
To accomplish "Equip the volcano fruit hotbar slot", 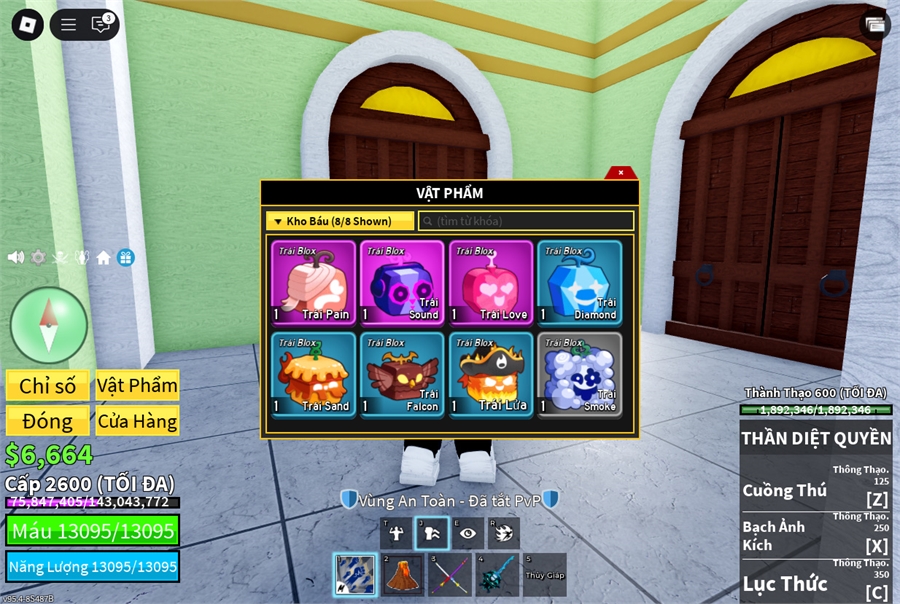I will click(403, 575).
